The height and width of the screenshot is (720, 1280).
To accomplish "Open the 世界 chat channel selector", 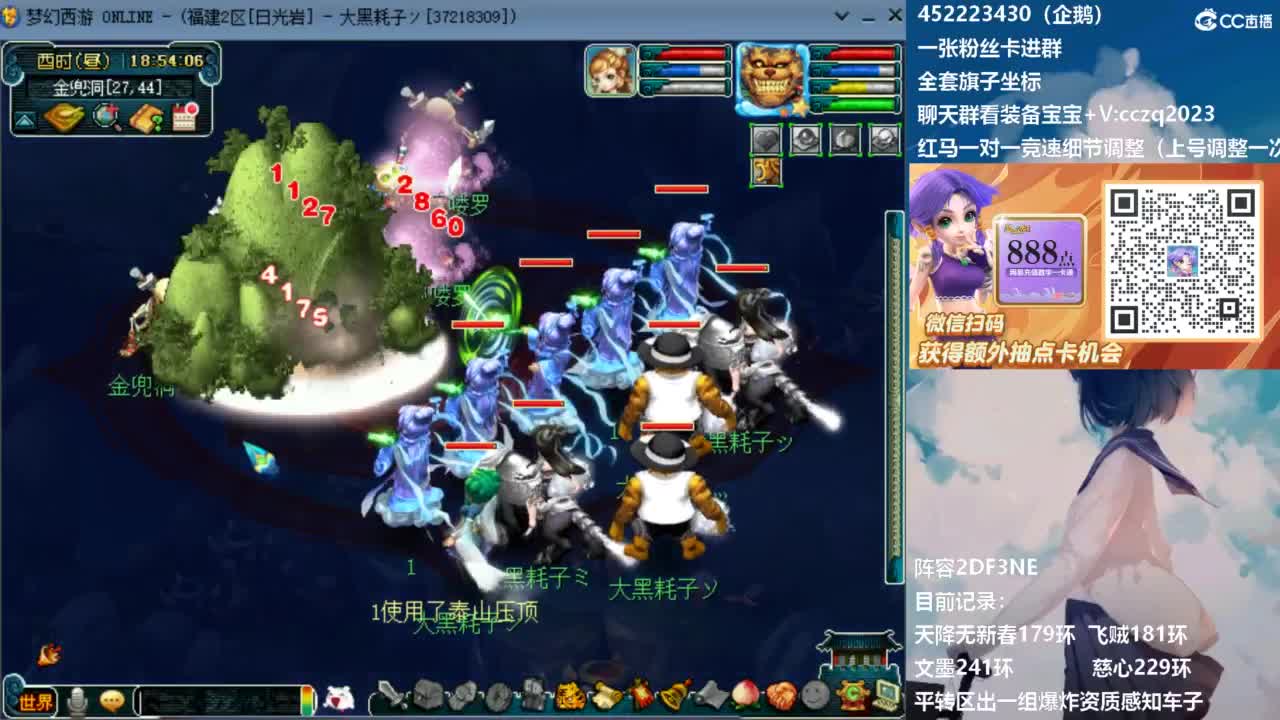I will 36,701.
